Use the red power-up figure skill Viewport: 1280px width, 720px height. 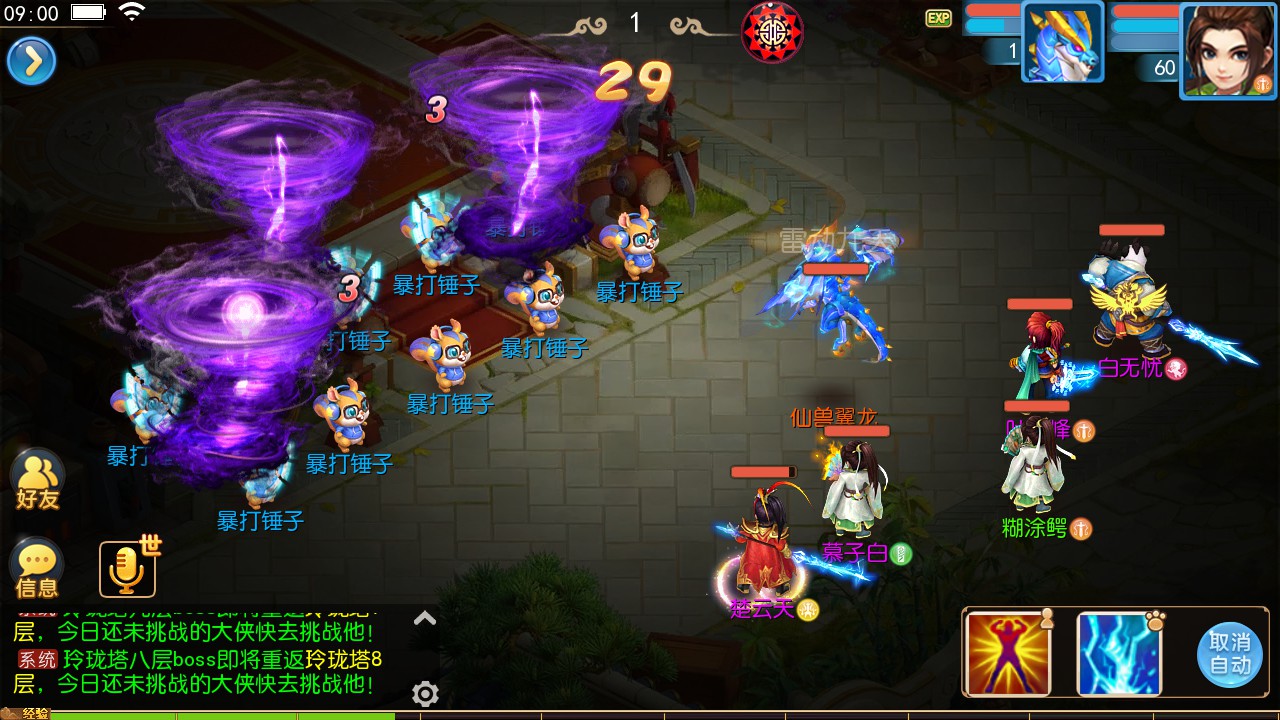[1008, 653]
